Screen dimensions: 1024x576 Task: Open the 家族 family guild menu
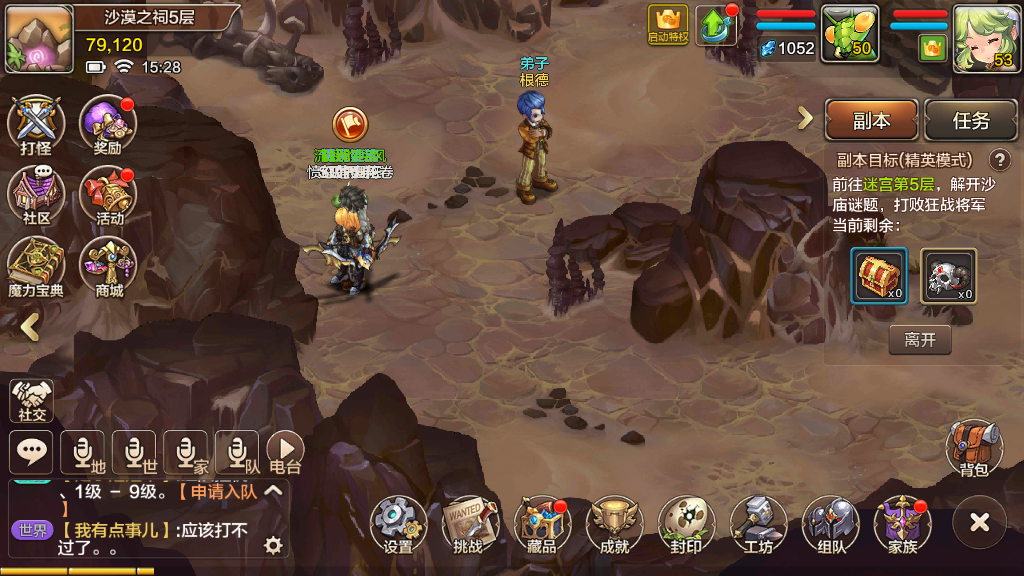(x=902, y=523)
